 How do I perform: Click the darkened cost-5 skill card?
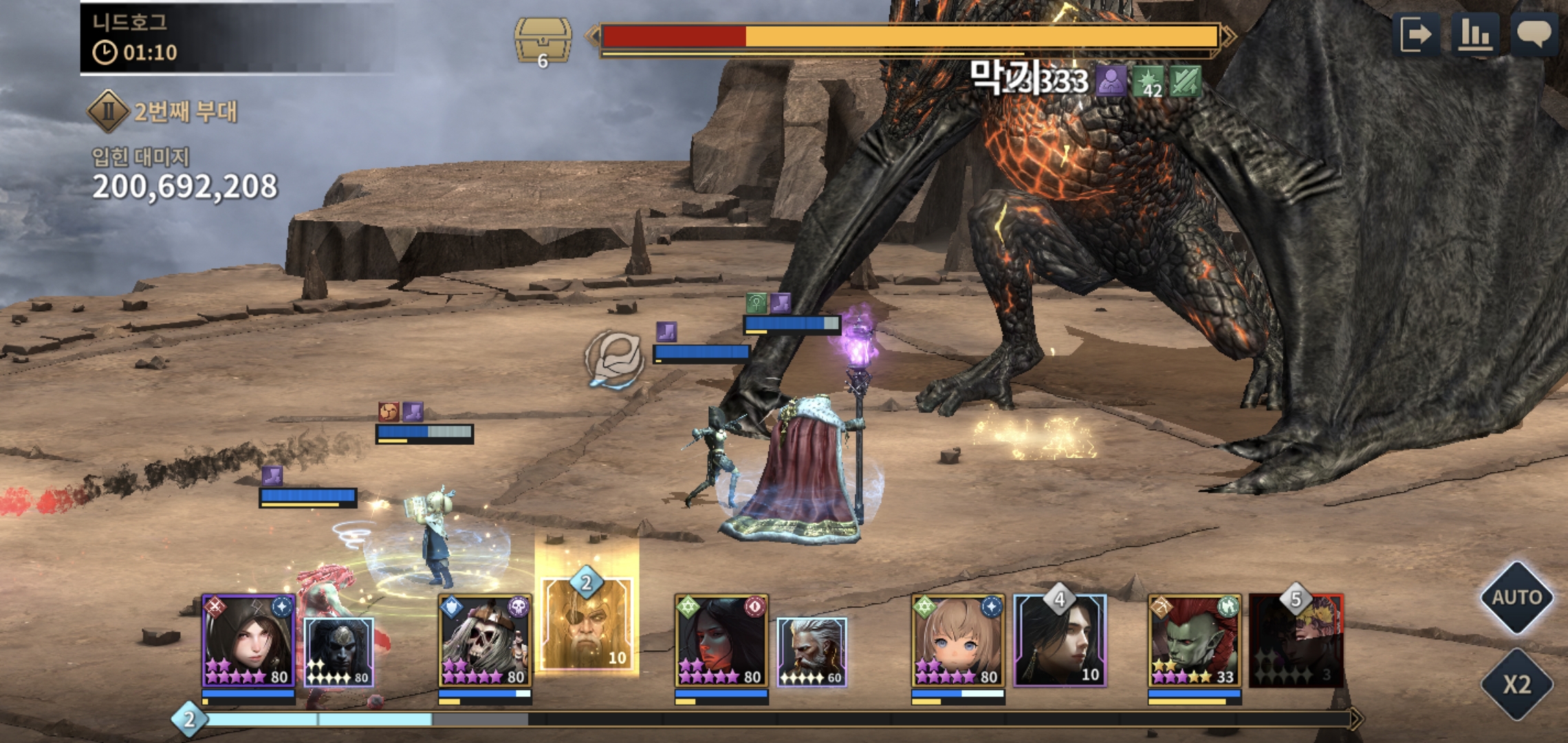tap(1296, 641)
